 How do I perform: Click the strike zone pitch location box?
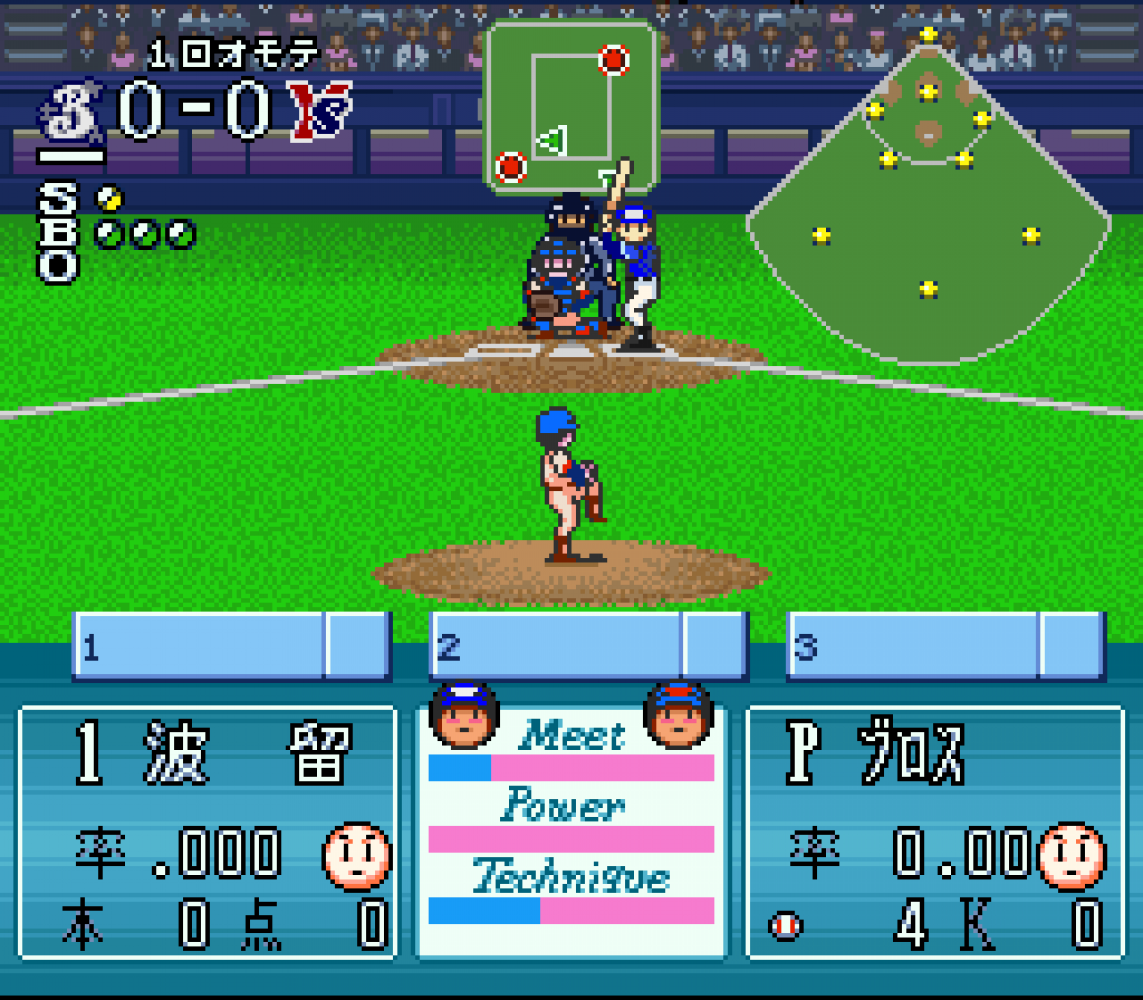571,106
